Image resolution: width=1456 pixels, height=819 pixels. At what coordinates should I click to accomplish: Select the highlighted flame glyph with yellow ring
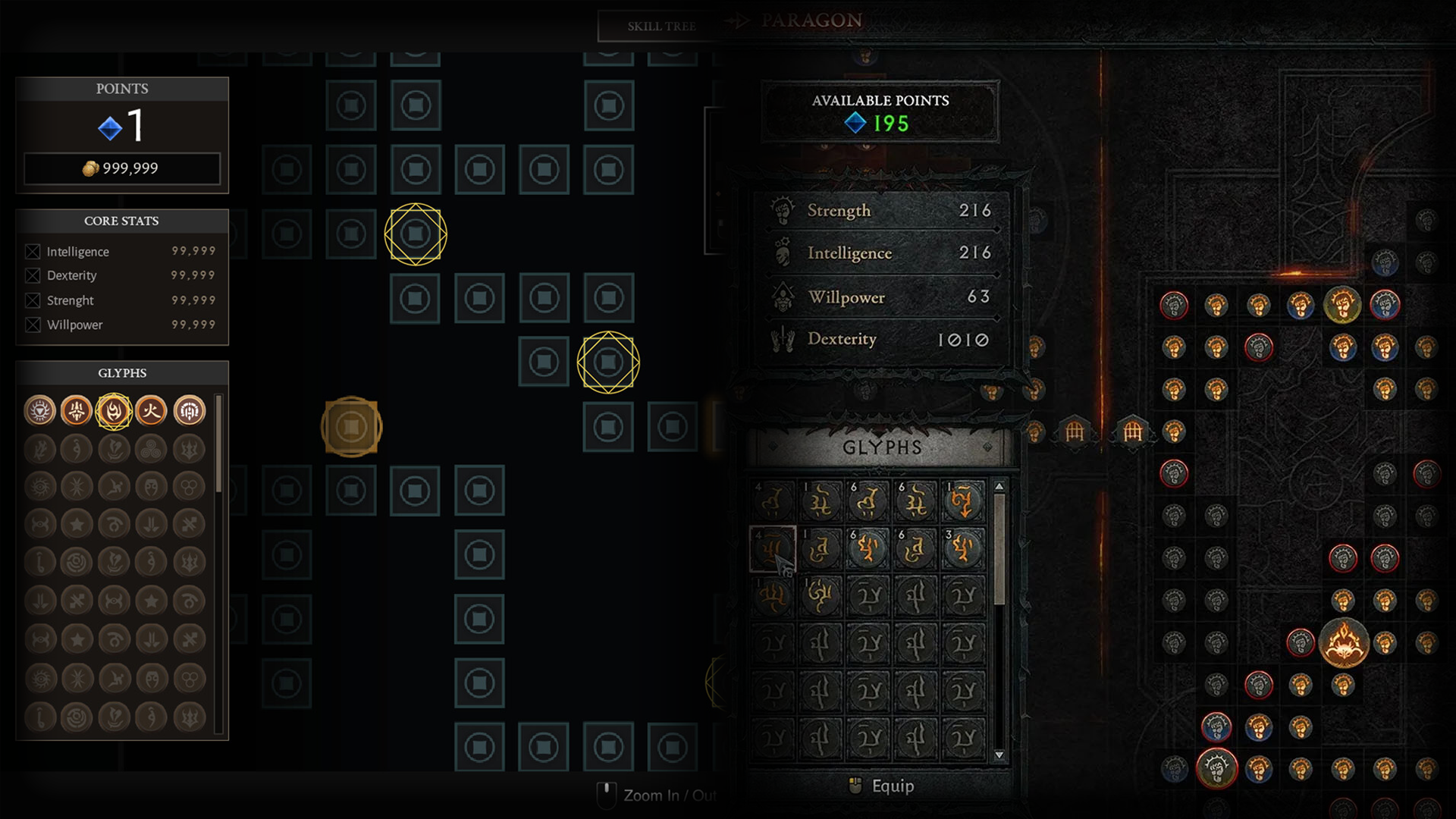click(114, 411)
